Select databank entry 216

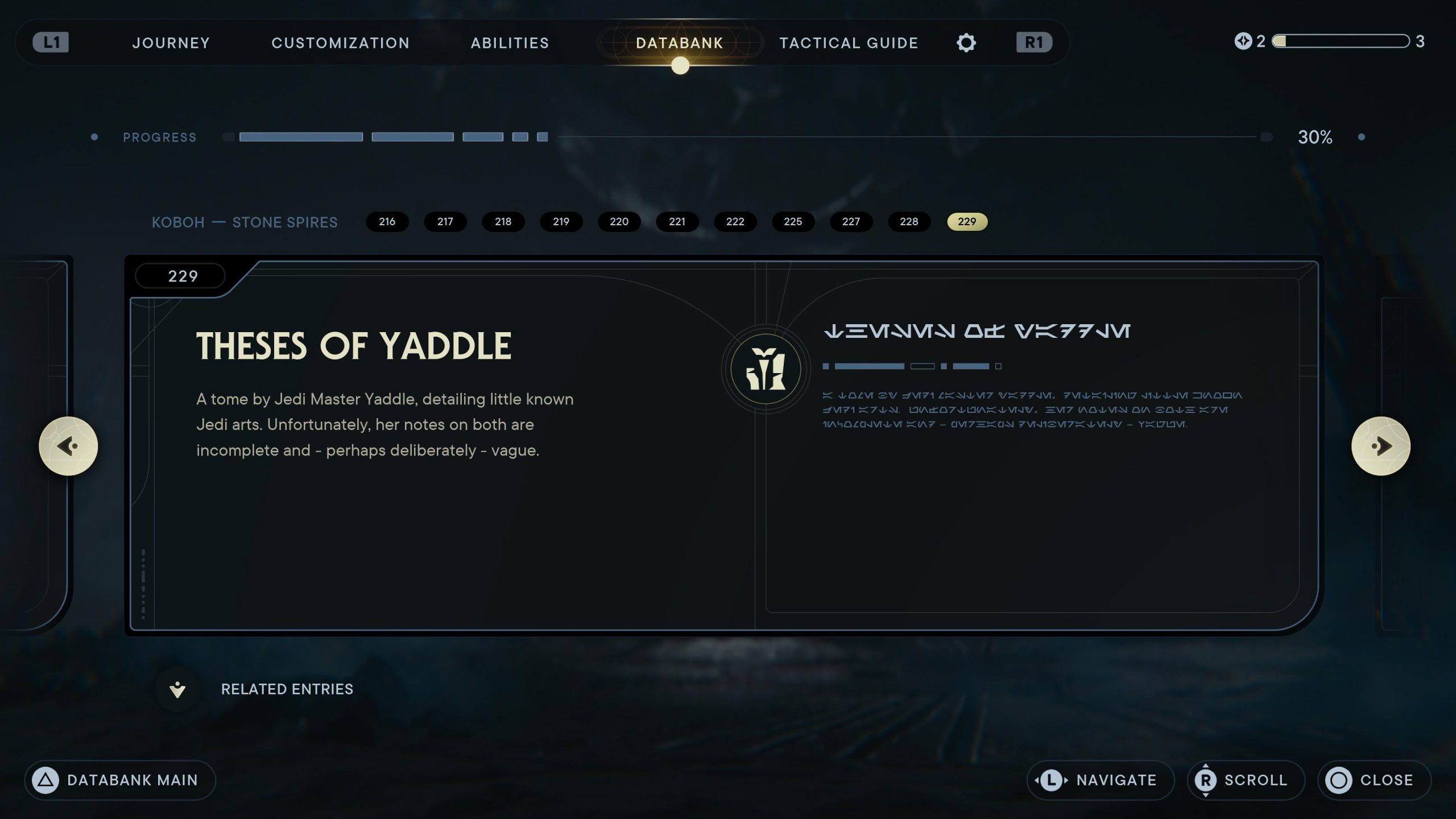point(387,221)
